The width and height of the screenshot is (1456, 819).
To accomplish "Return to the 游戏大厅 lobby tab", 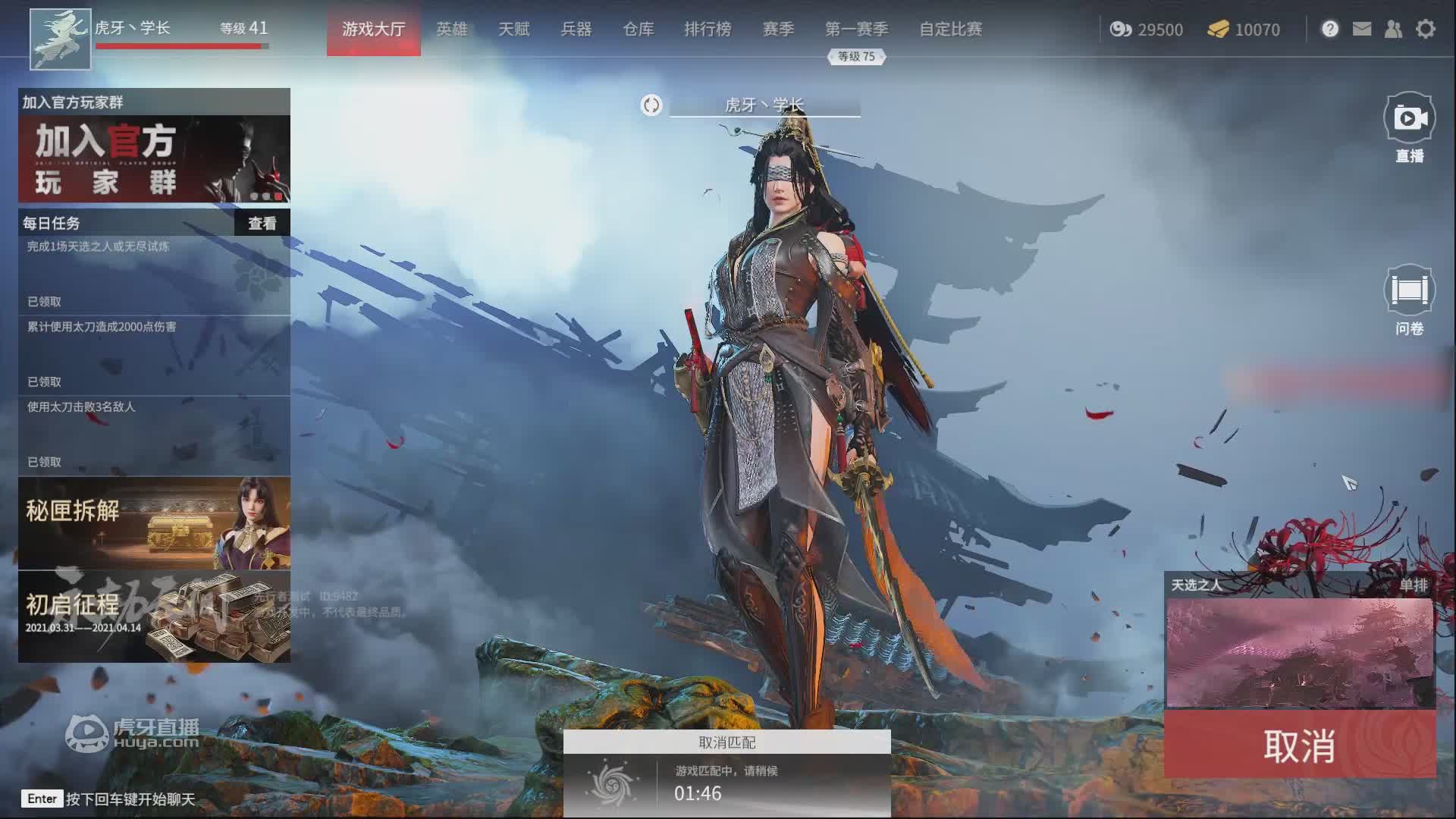I will tap(373, 29).
